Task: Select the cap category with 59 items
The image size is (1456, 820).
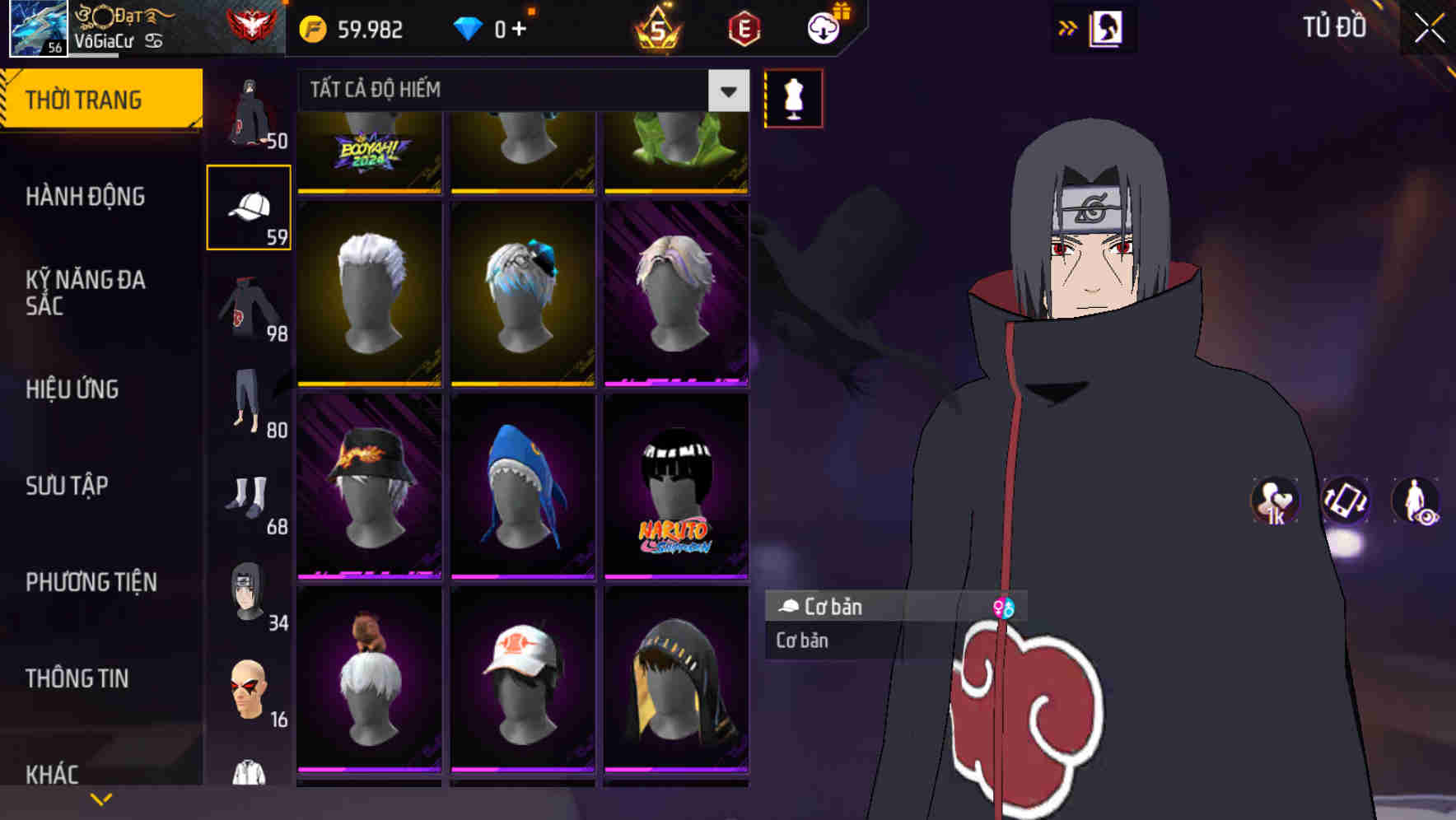Action: point(250,207)
